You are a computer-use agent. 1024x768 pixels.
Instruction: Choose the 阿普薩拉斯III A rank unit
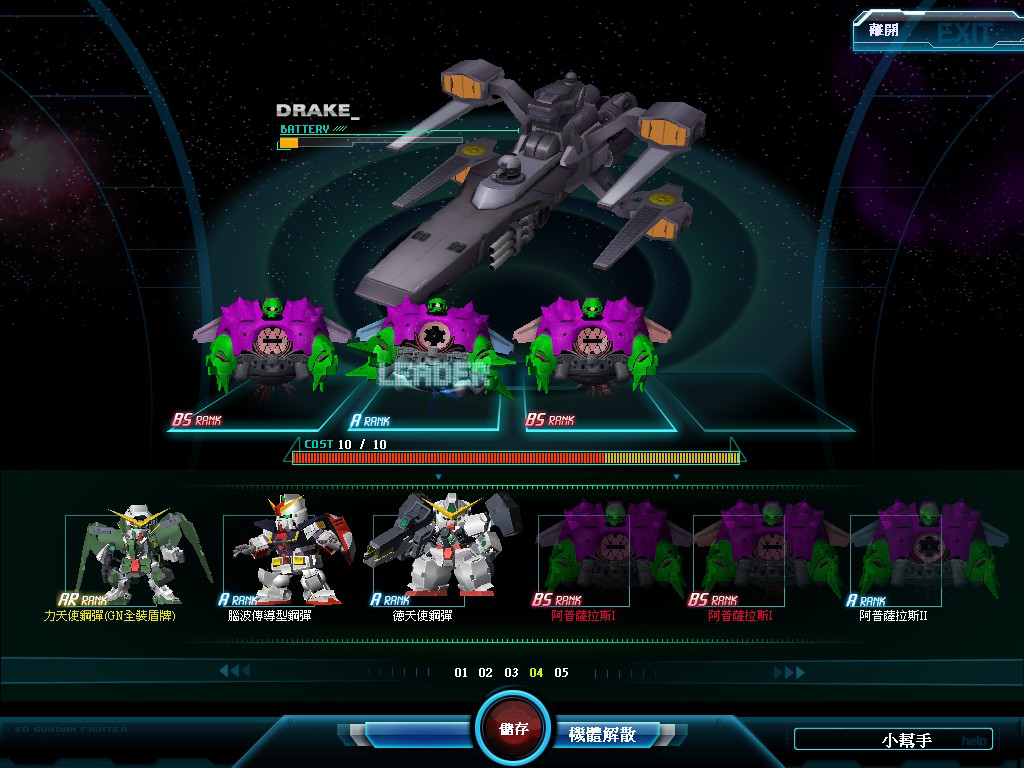895,560
